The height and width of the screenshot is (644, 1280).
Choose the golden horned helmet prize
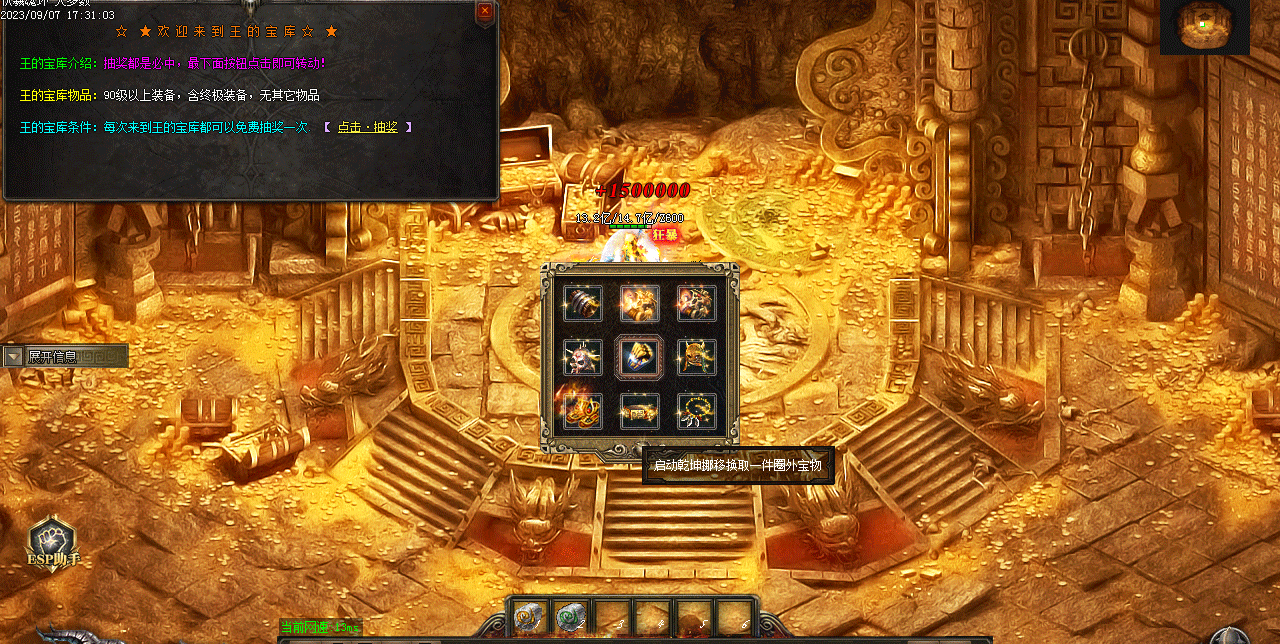[x=696, y=356]
